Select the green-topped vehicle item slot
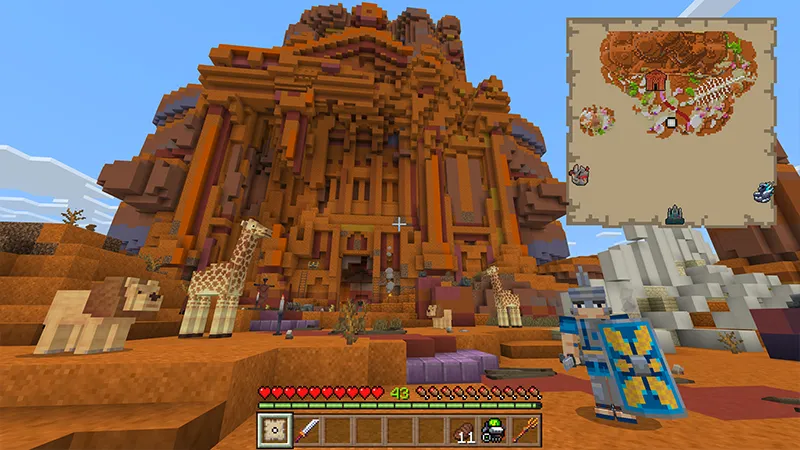 point(493,430)
